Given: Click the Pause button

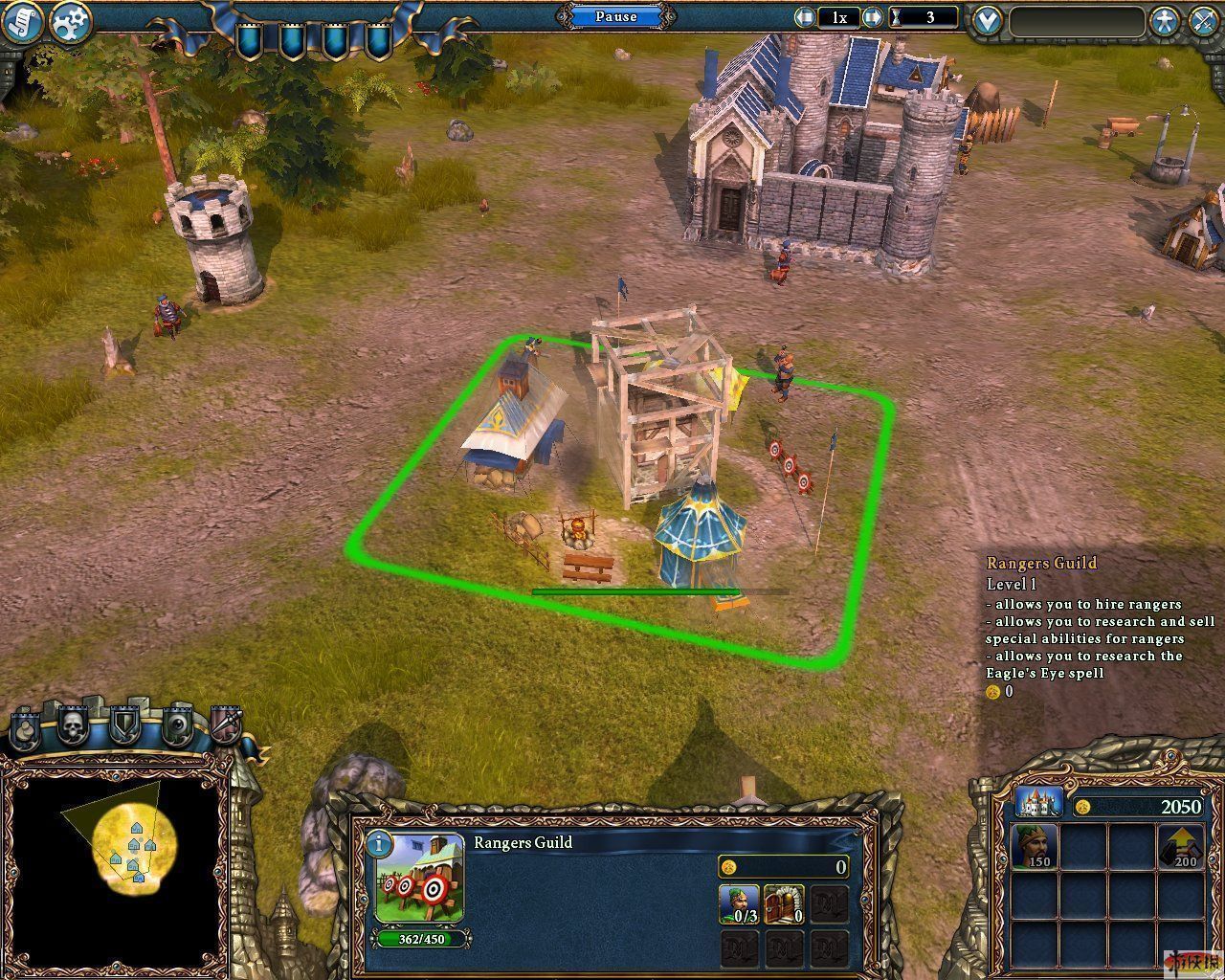Looking at the screenshot, I should [x=615, y=16].
